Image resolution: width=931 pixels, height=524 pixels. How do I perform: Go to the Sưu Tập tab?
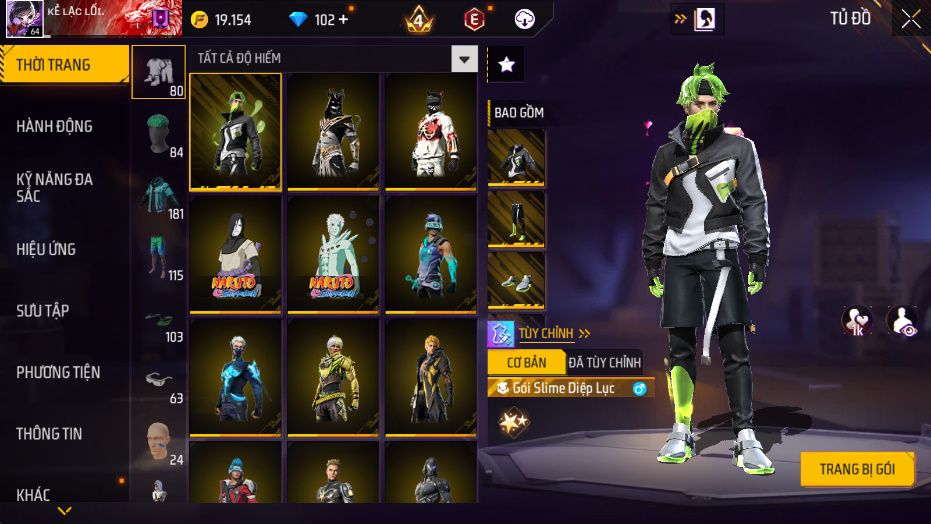click(x=43, y=311)
